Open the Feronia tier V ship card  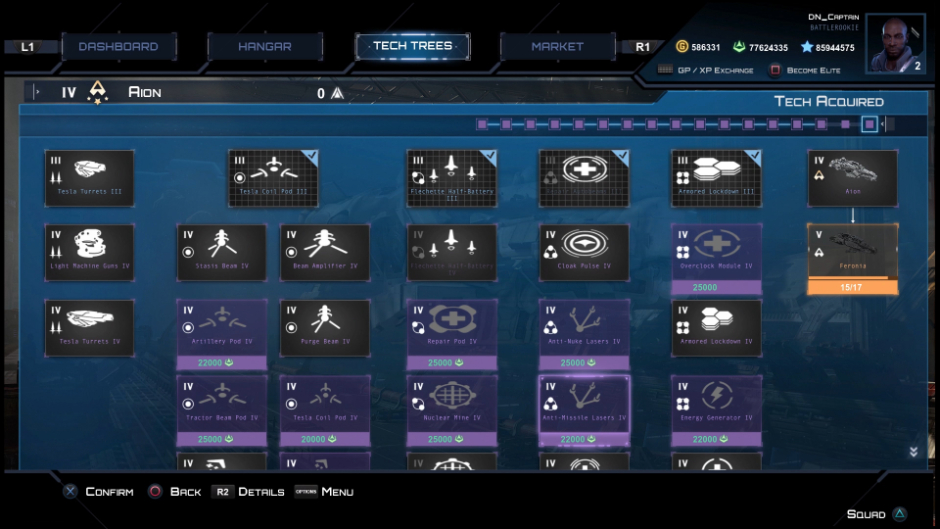pos(852,257)
